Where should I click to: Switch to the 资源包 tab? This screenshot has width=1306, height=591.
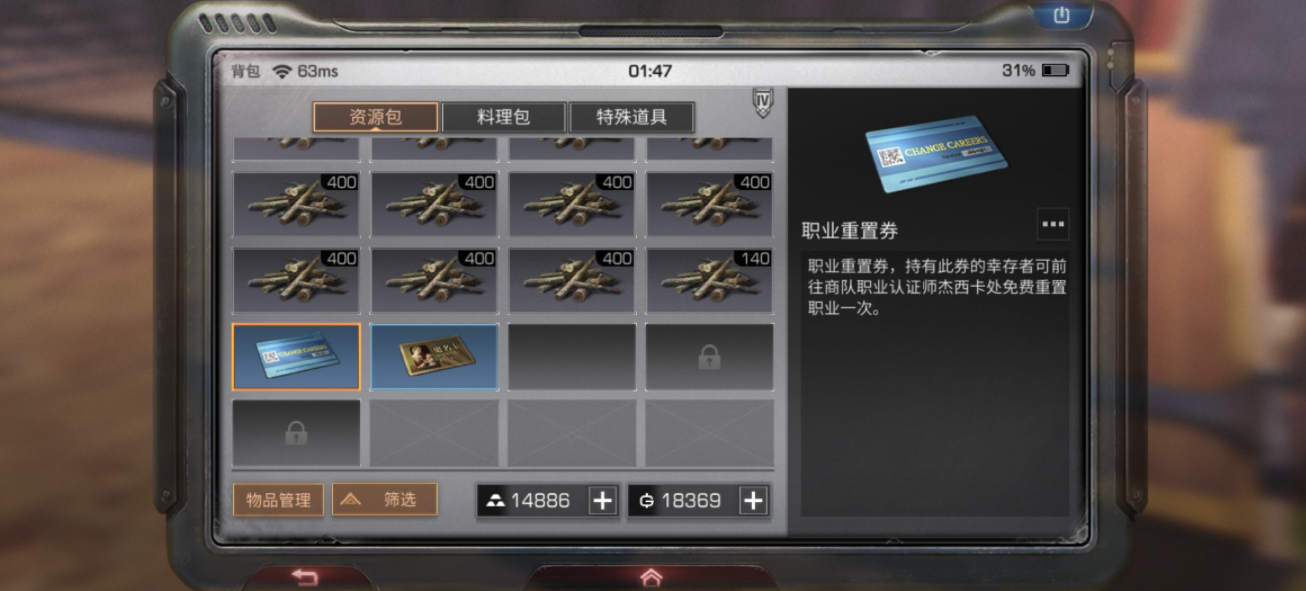pos(375,117)
